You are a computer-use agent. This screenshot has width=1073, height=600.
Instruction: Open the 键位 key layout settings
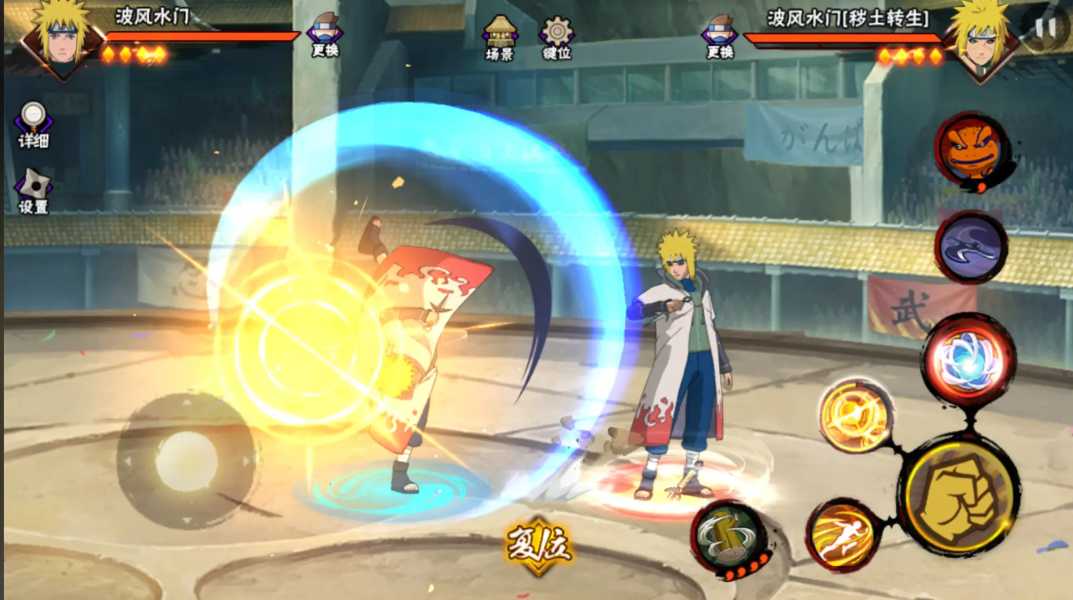pyautogui.click(x=556, y=38)
